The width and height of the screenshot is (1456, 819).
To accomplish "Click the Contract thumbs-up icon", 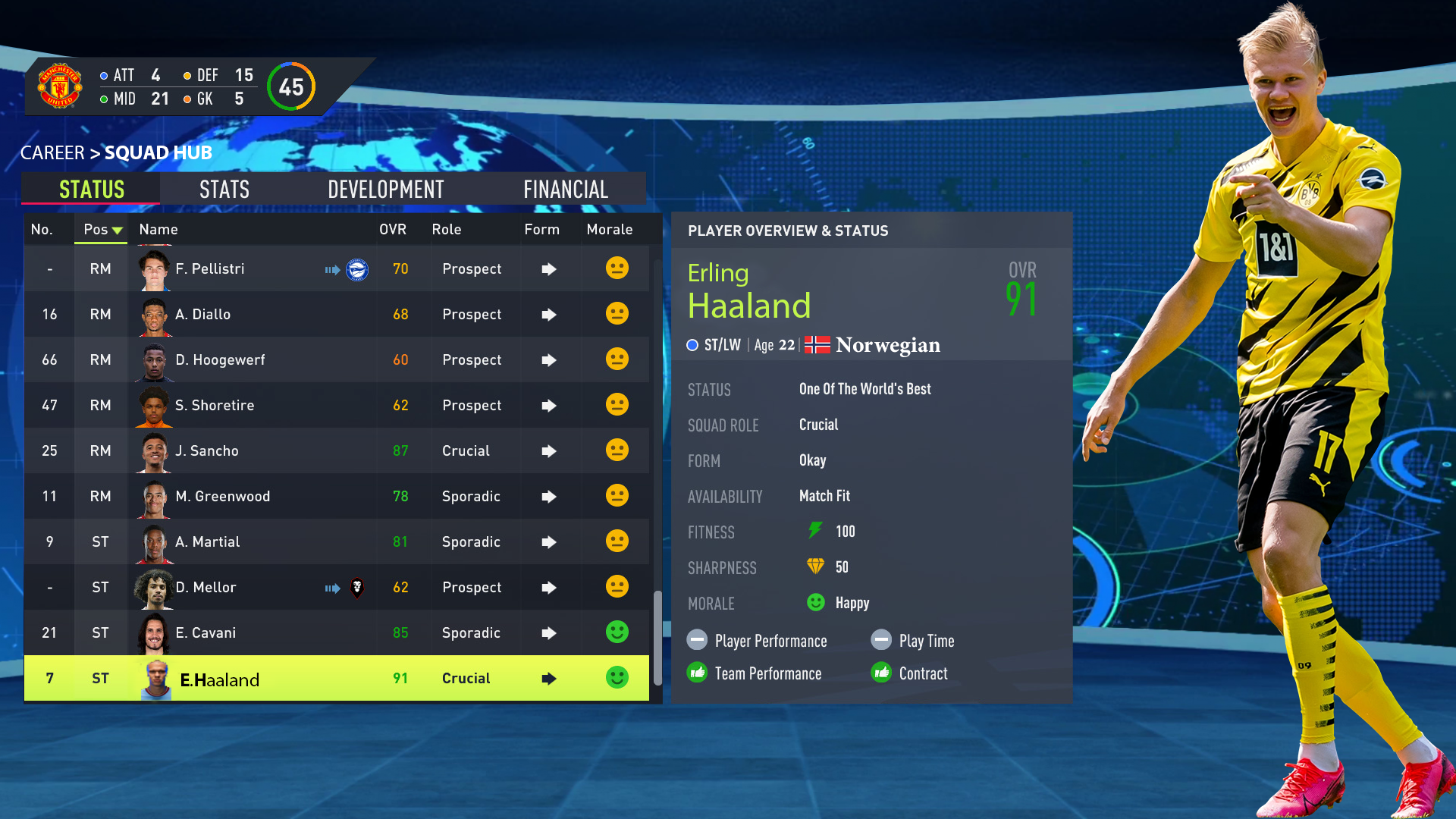I will (x=882, y=673).
